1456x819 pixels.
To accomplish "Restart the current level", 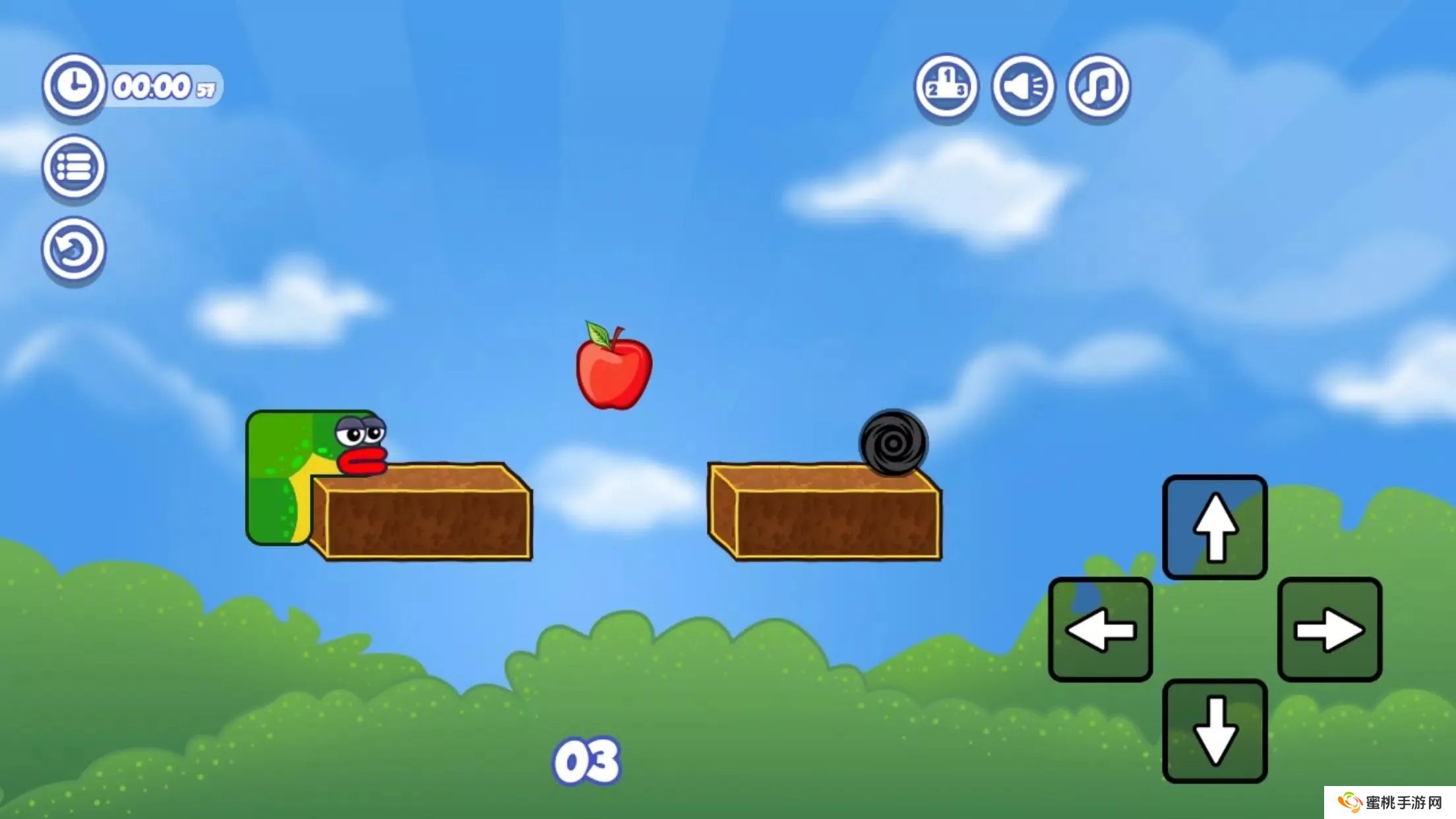I will [74, 249].
